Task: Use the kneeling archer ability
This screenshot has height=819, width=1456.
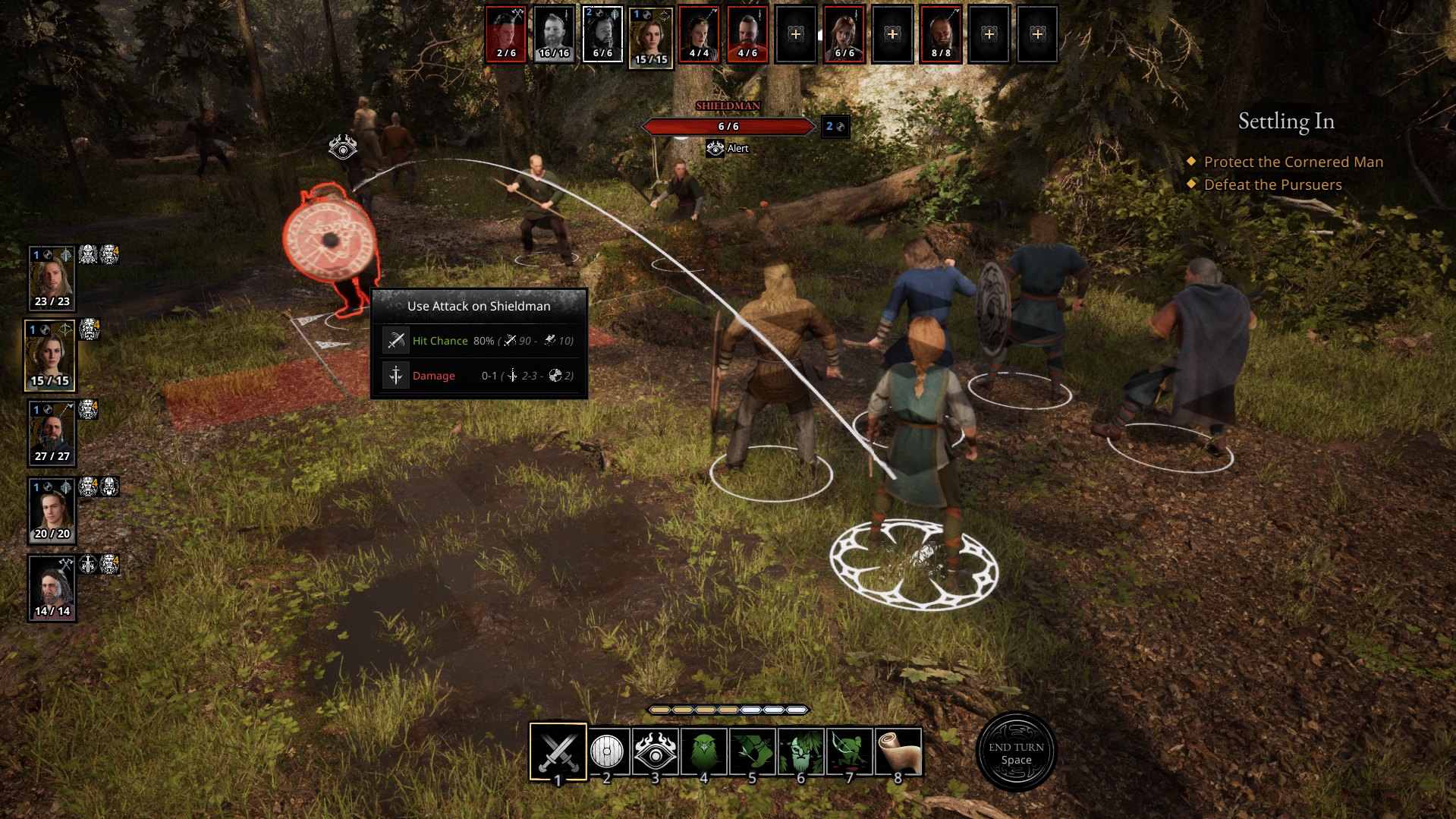Action: pos(850,751)
